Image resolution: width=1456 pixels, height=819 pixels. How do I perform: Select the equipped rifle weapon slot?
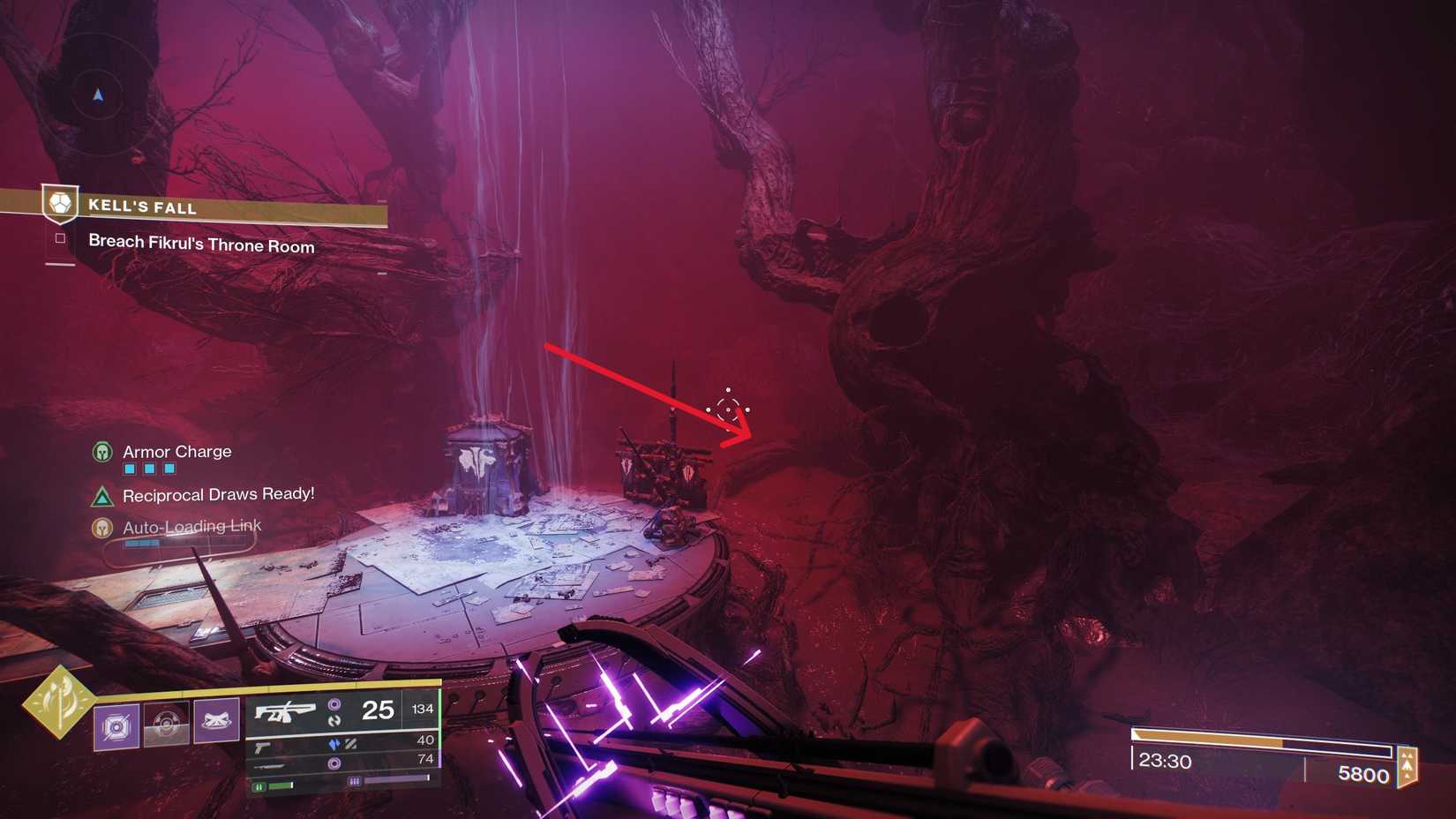(x=285, y=710)
